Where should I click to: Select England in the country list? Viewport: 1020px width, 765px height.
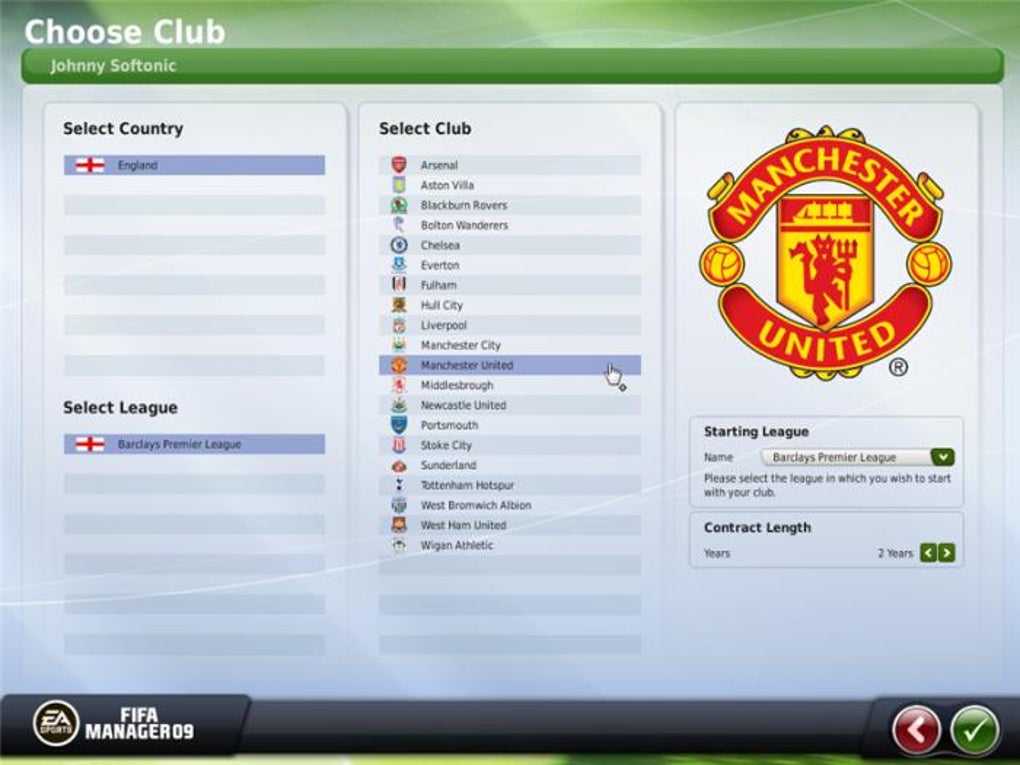(x=194, y=165)
